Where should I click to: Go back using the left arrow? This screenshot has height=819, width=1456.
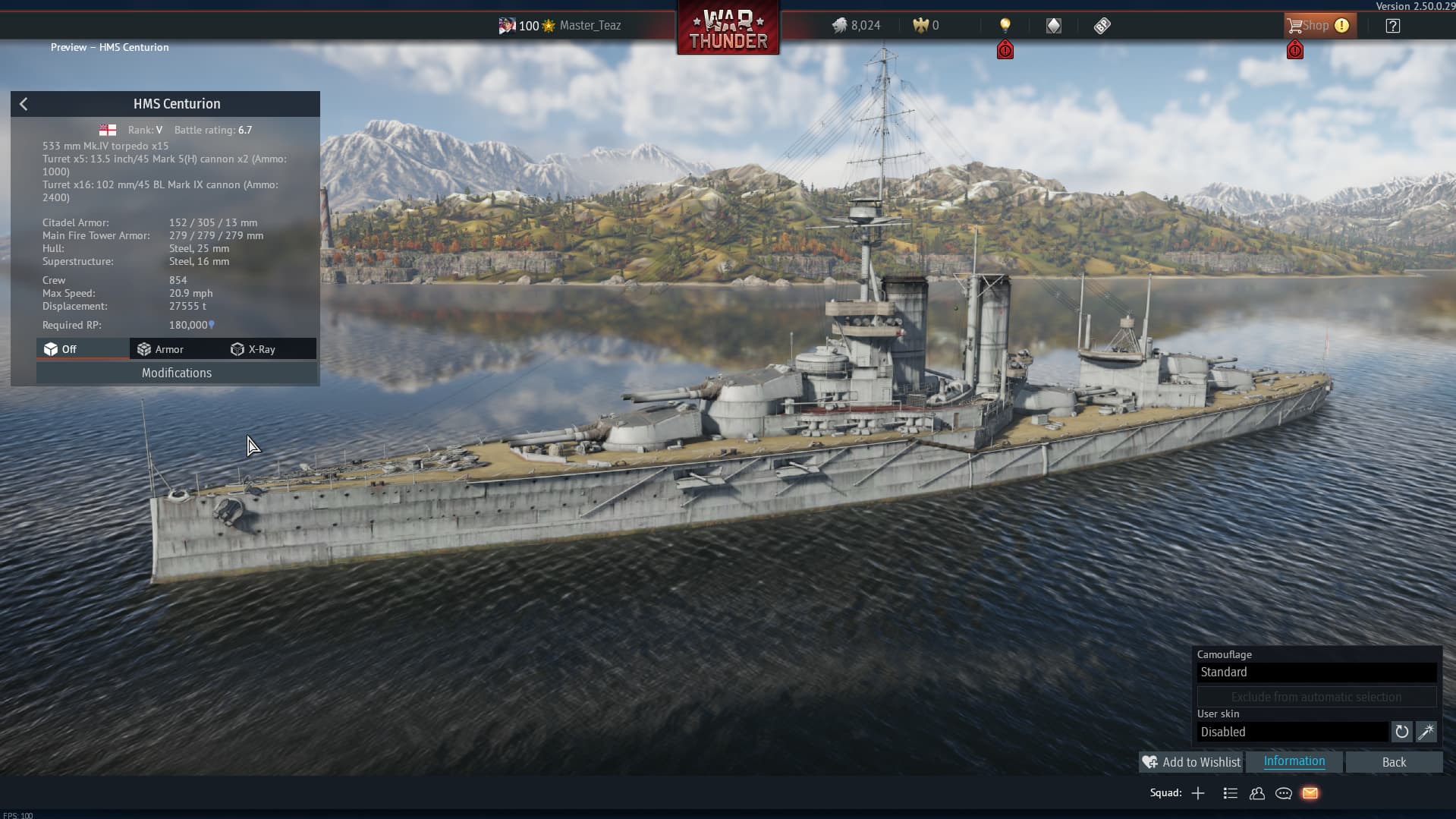pos(24,104)
